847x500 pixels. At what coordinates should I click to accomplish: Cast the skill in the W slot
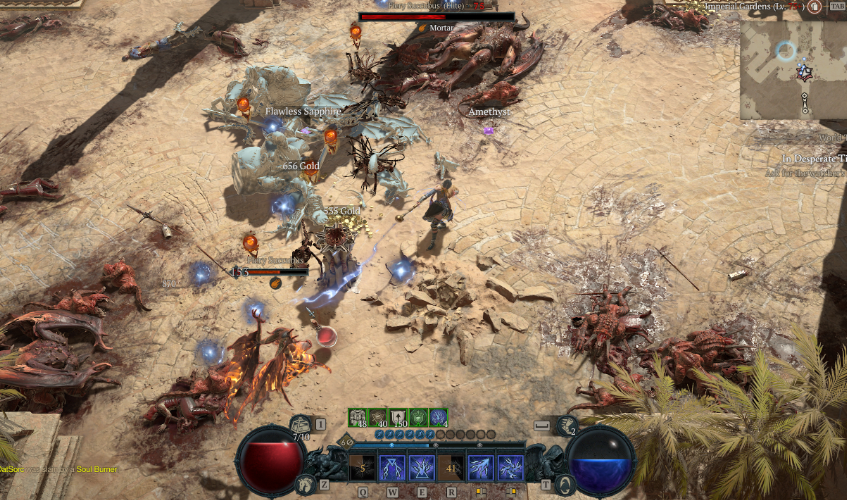(391, 467)
